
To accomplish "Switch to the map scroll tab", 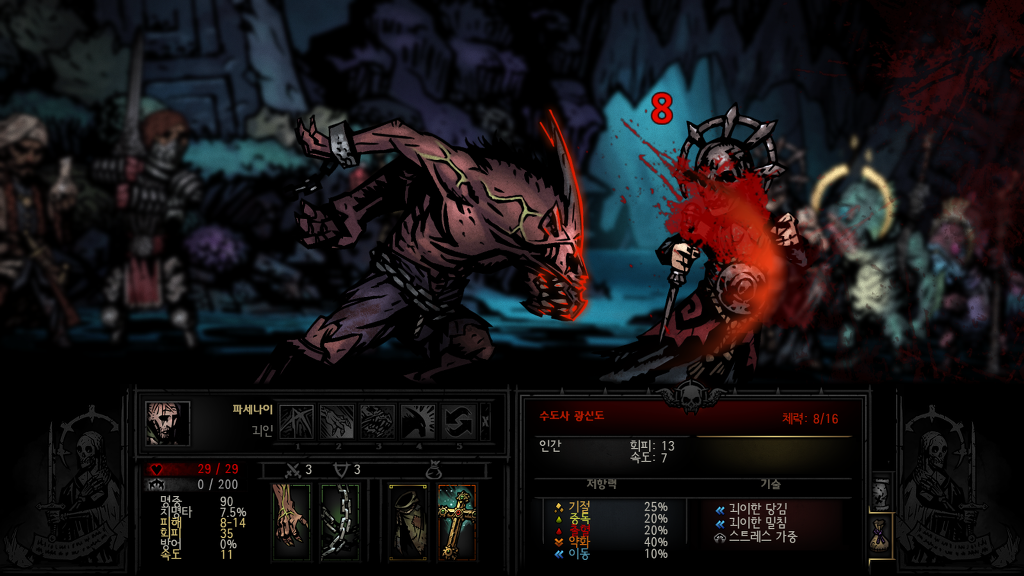I will pos(881,492).
